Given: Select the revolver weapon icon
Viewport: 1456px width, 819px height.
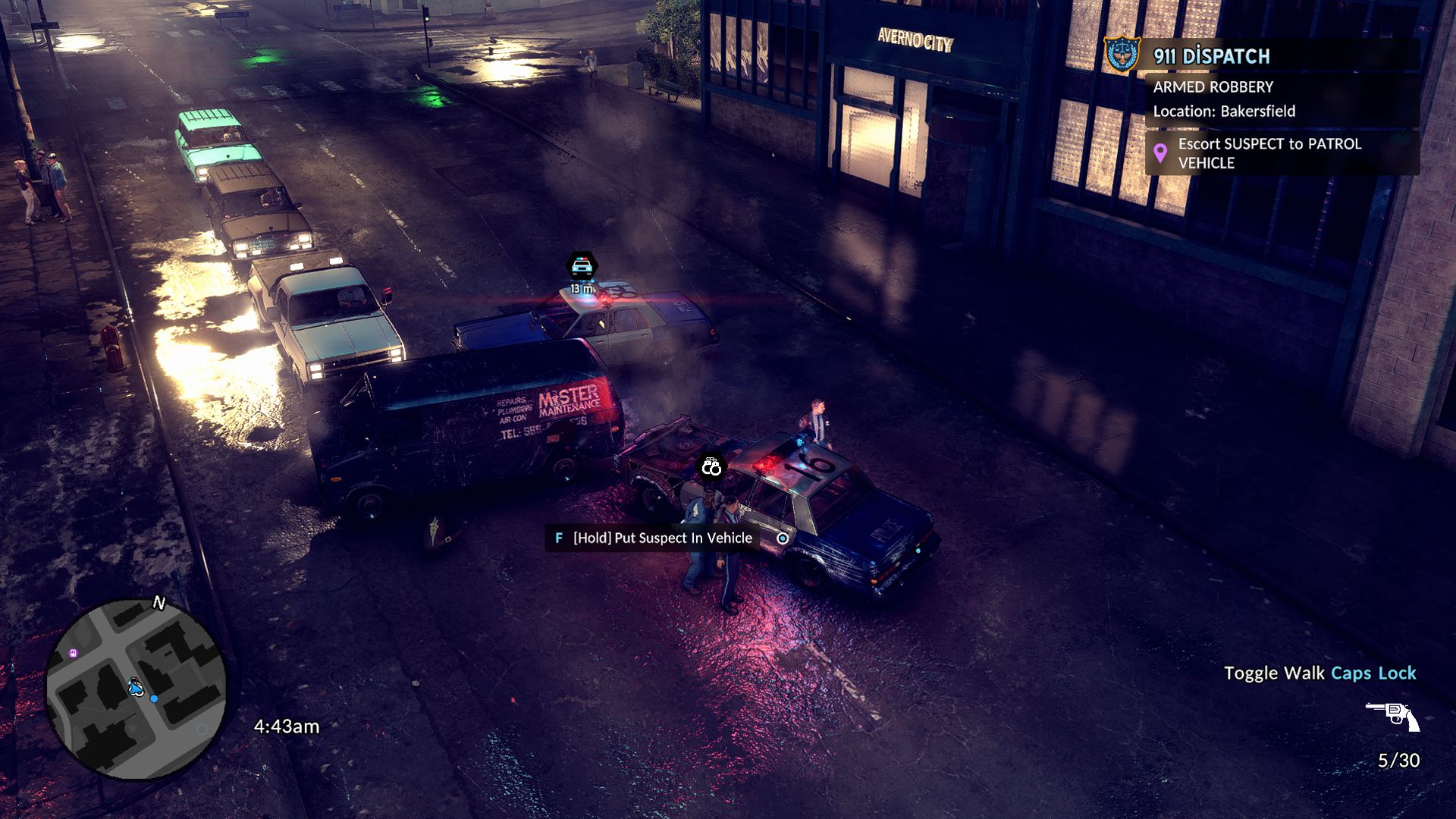Looking at the screenshot, I should 1393,716.
